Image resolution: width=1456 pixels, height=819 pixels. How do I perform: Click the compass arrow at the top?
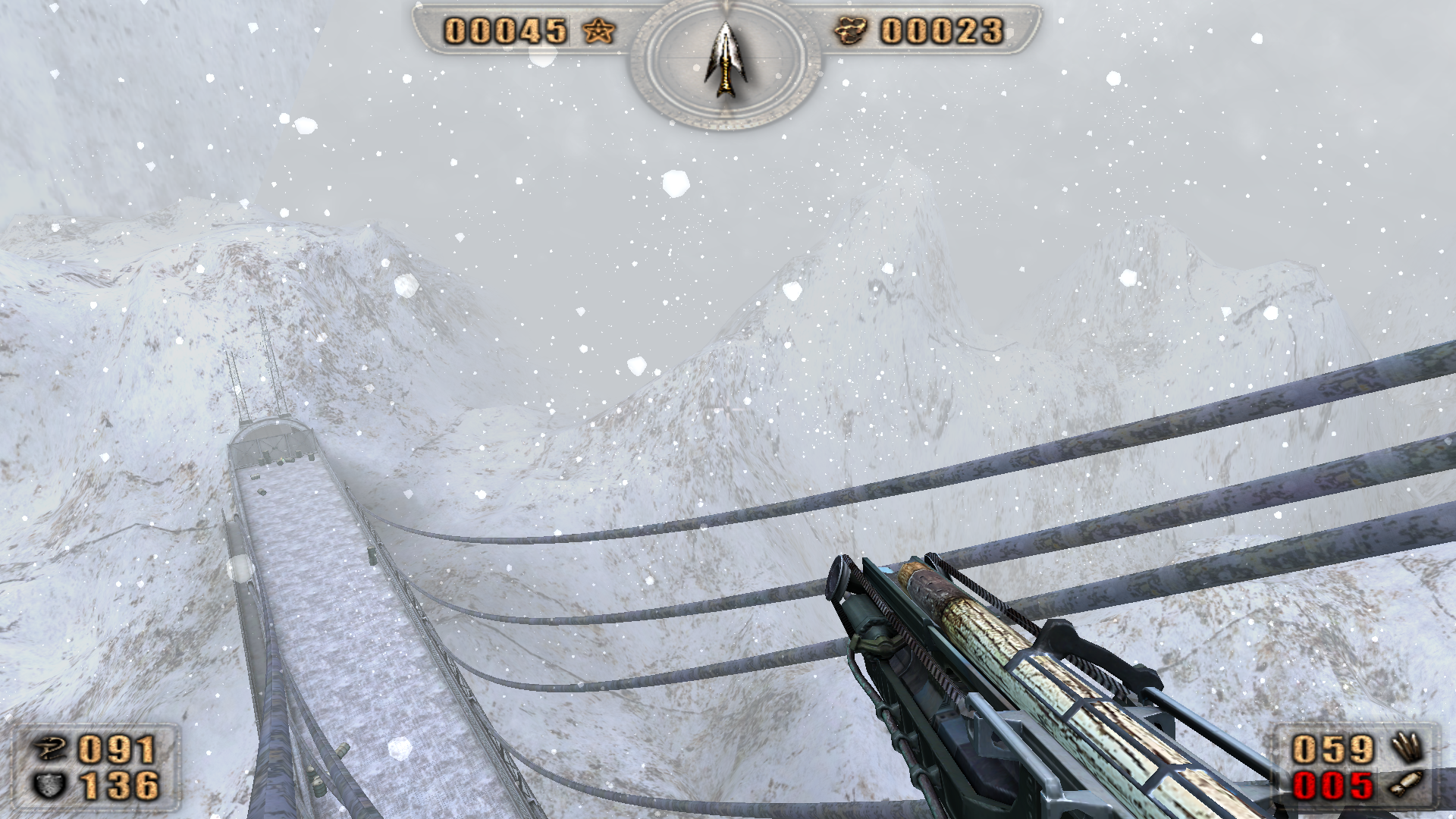tap(726, 59)
